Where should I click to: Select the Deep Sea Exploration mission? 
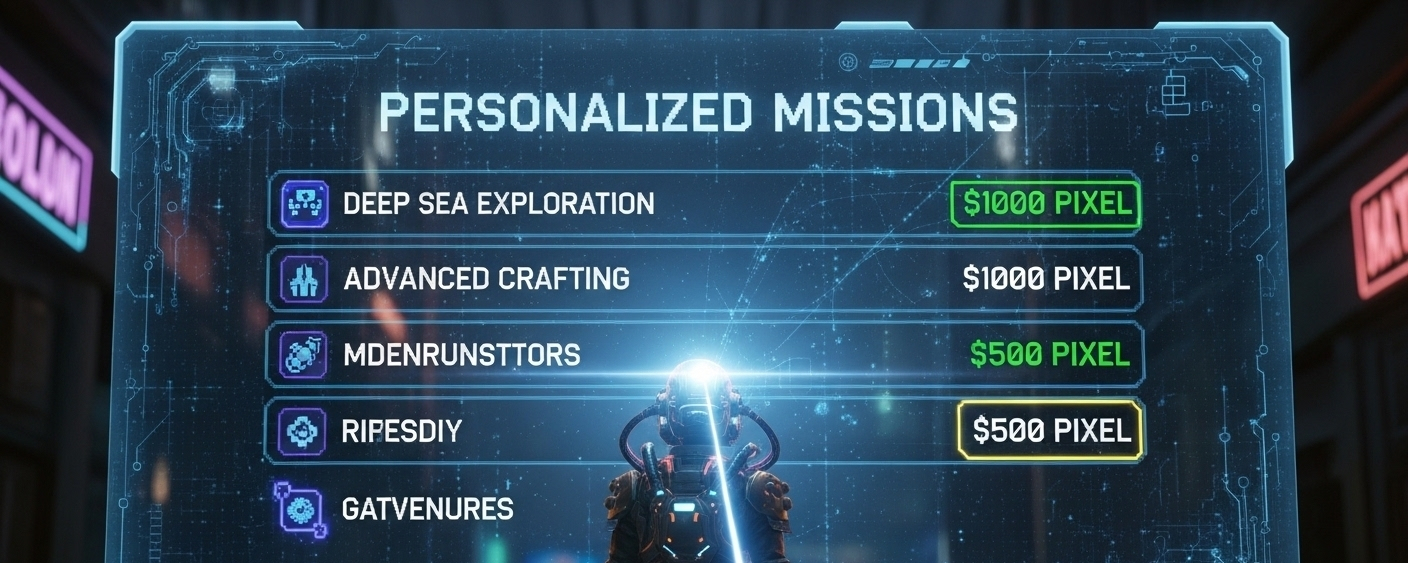tap(498, 204)
